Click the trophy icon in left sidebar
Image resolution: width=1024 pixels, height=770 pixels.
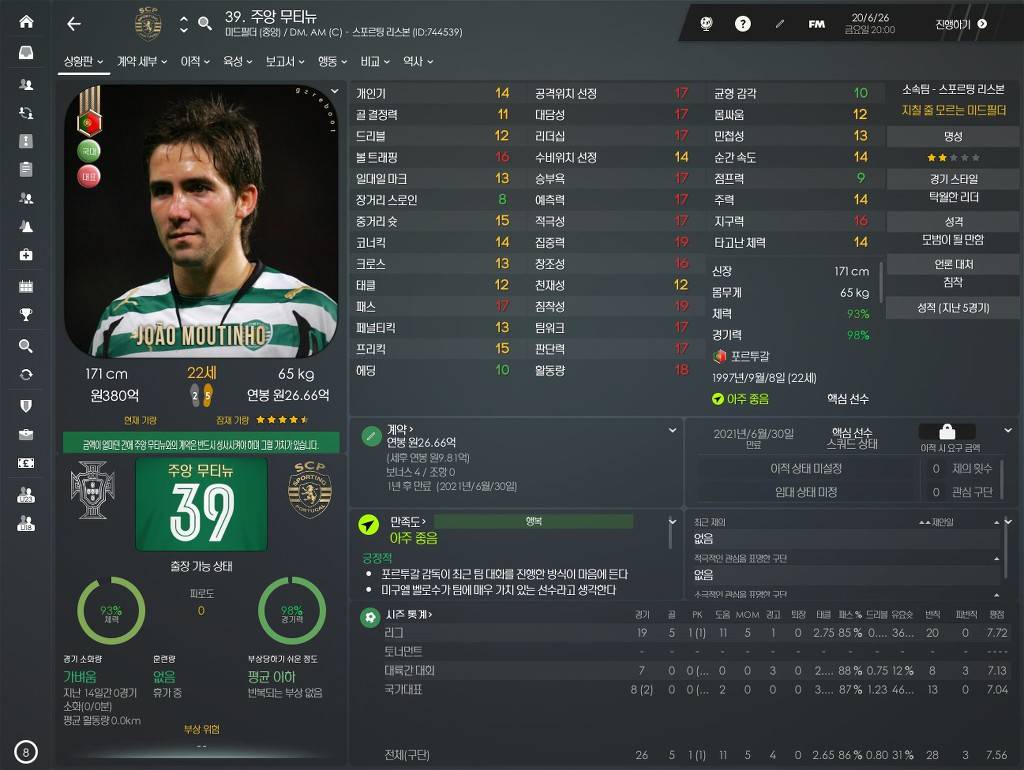tap(26, 315)
